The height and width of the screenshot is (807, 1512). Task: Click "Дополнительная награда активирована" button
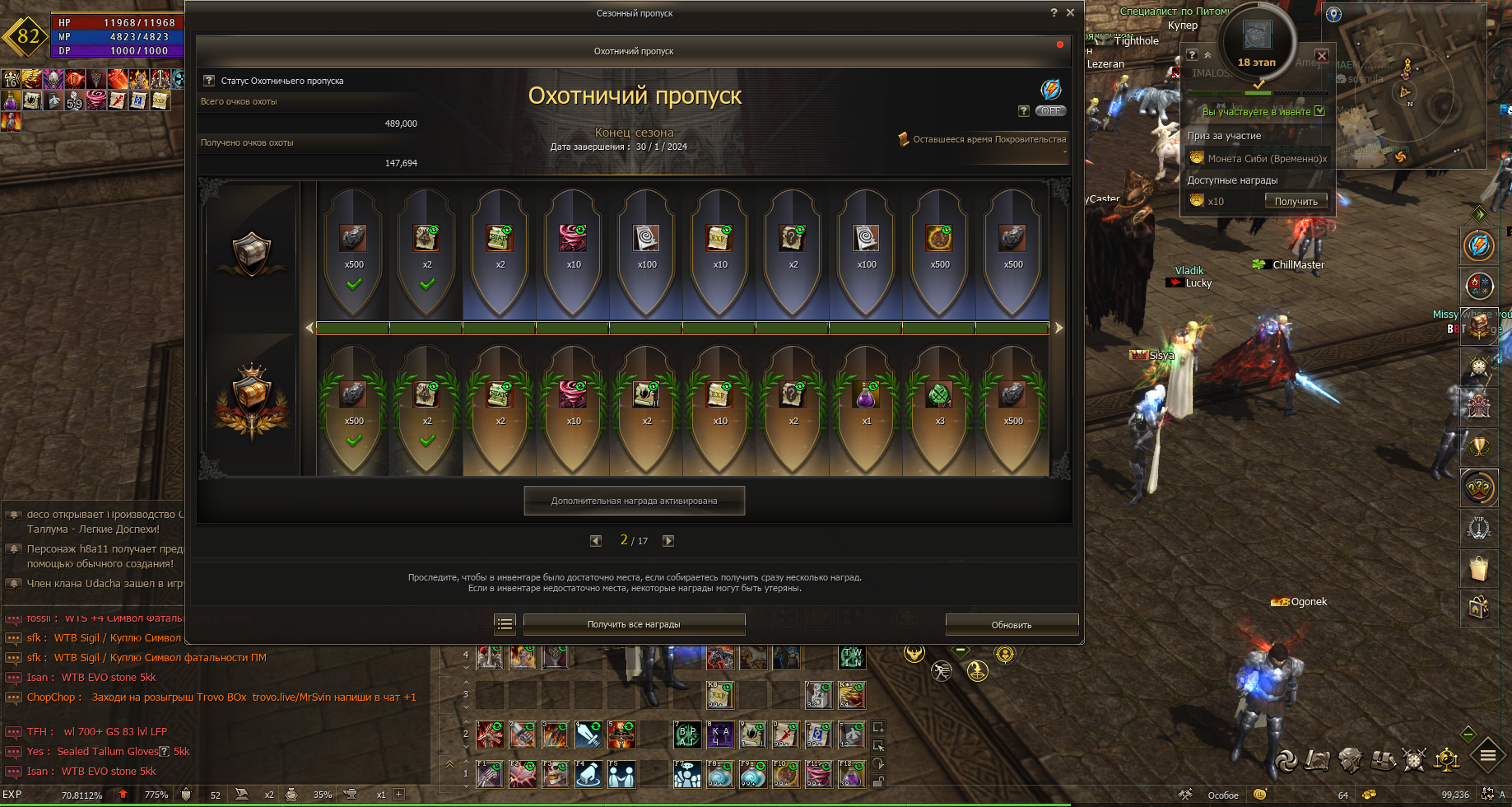(x=634, y=501)
